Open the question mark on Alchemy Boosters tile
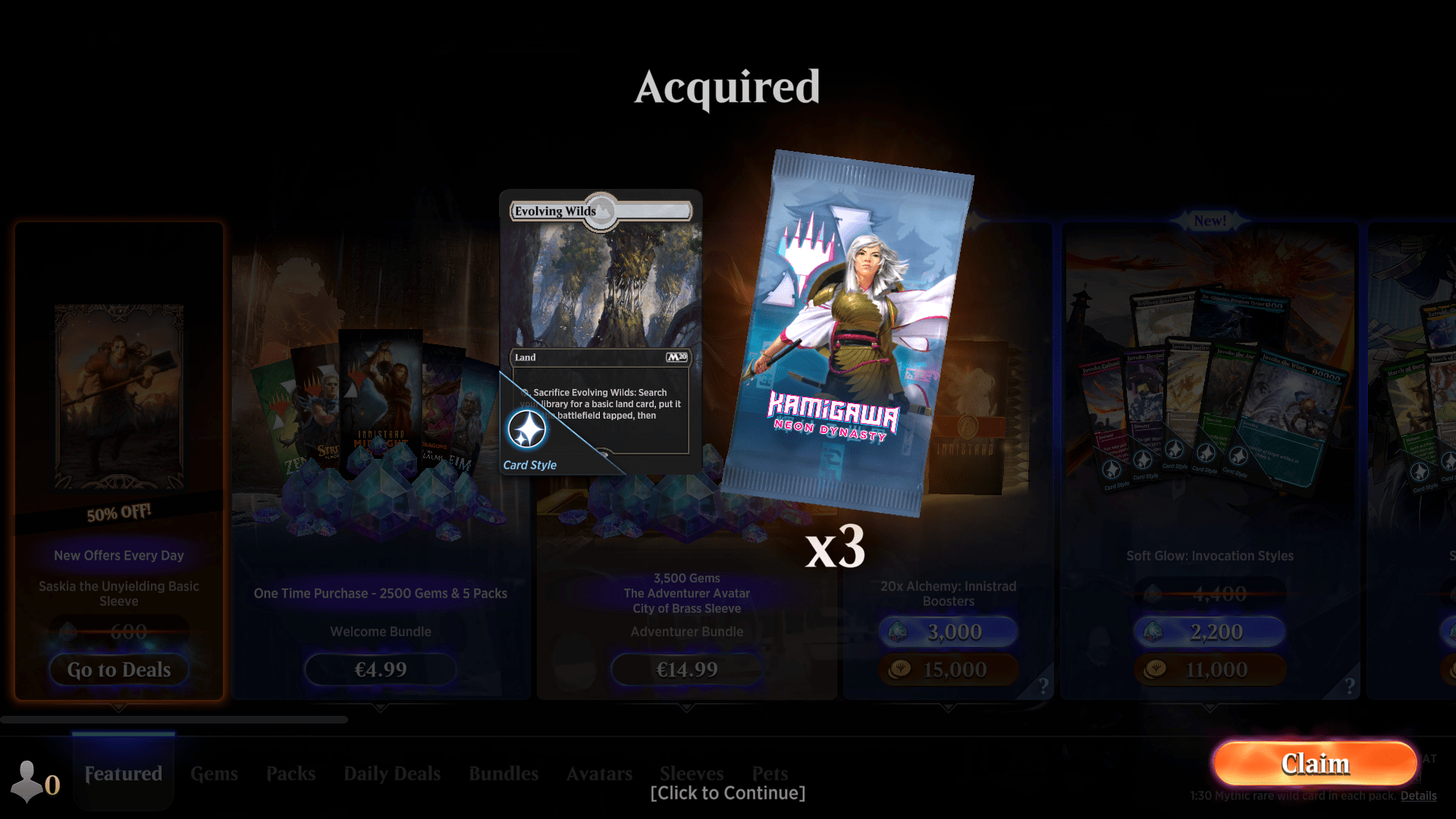The width and height of the screenshot is (1456, 819). click(x=1043, y=685)
